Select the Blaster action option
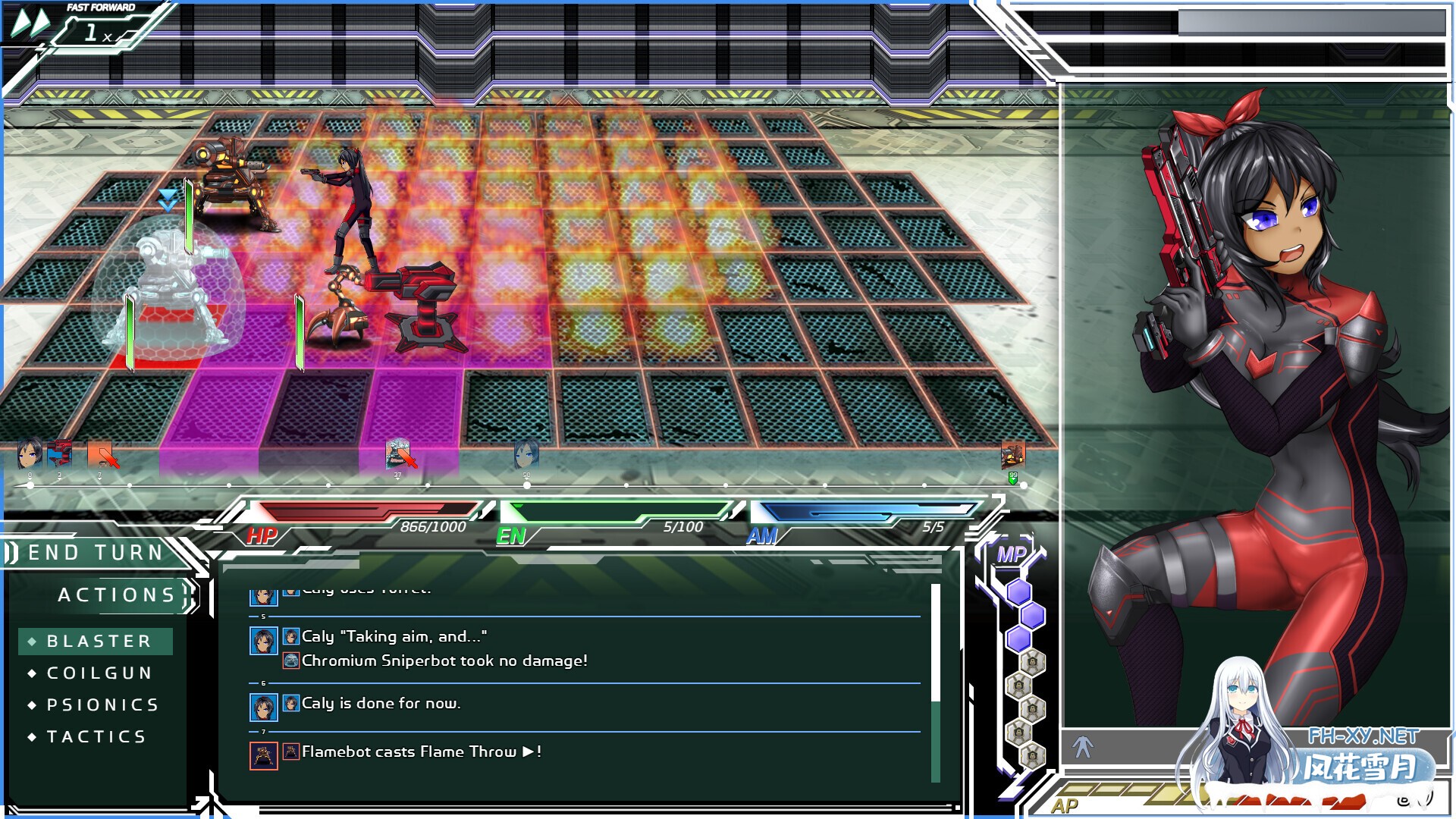 pyautogui.click(x=96, y=641)
